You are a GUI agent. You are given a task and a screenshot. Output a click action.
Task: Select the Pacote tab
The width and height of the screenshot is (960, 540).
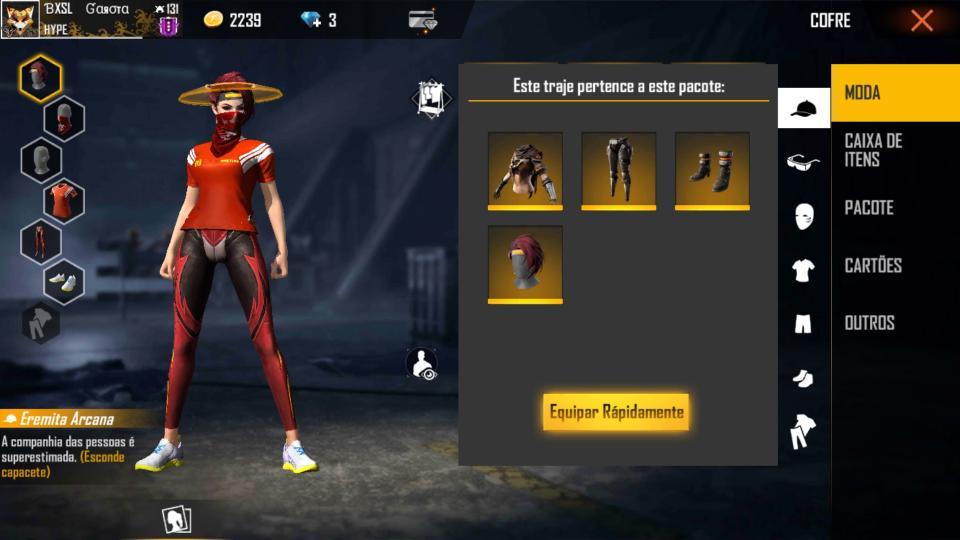(x=894, y=208)
